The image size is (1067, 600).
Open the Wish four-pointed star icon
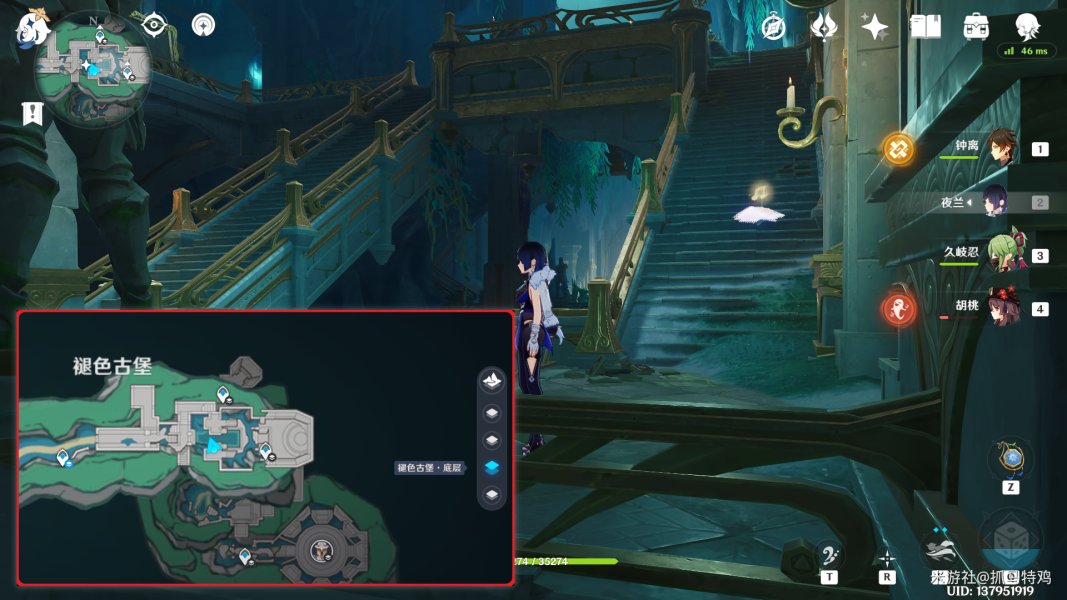click(875, 27)
